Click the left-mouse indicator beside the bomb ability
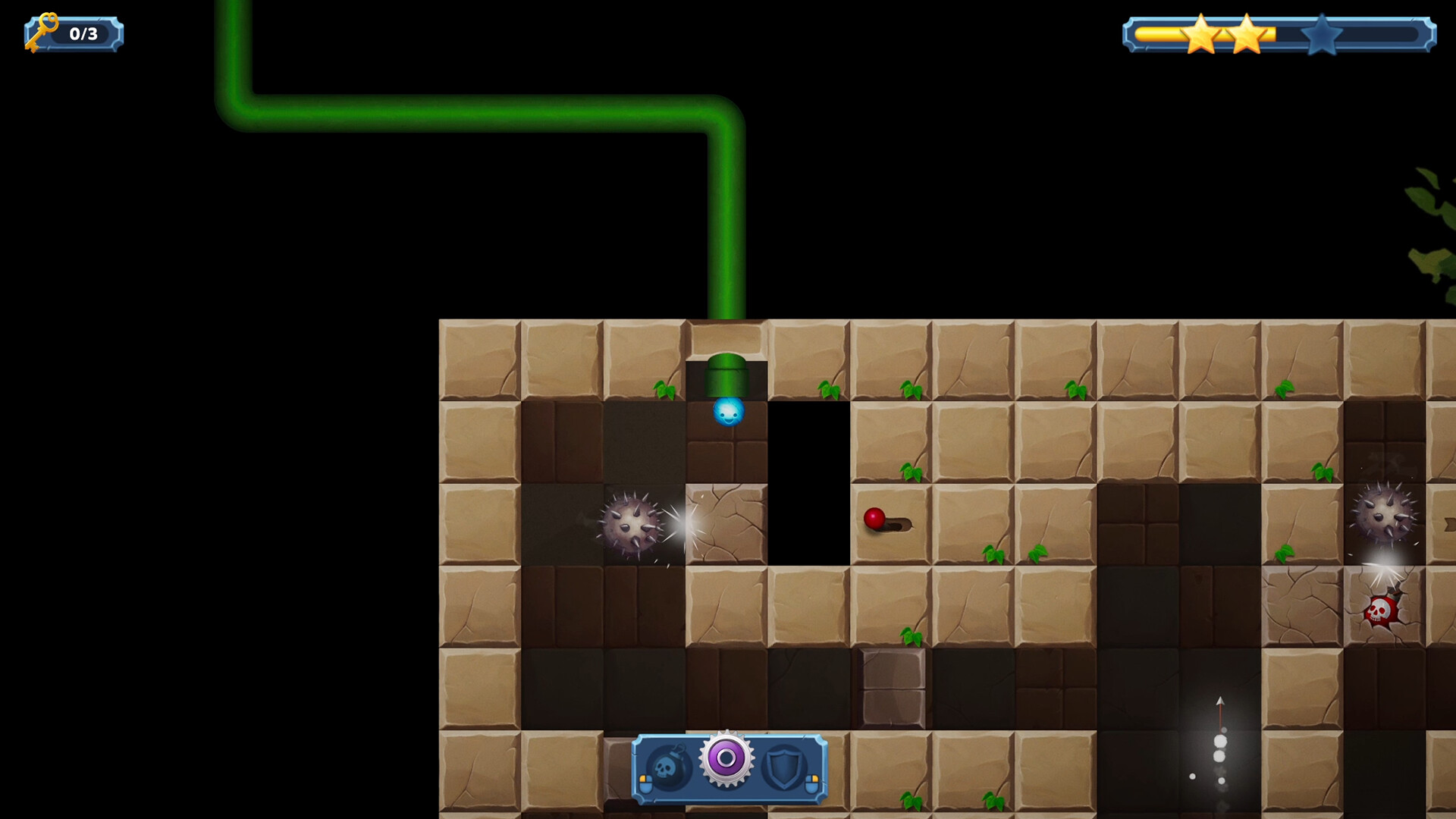Viewport: 1456px width, 819px height. 646,784
